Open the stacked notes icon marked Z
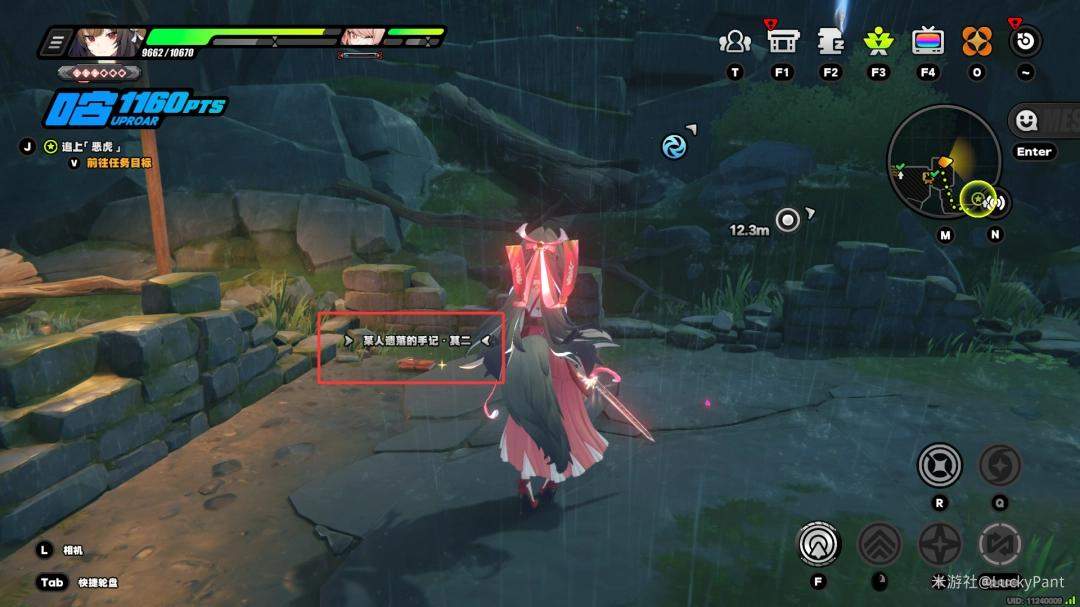 [x=830, y=42]
